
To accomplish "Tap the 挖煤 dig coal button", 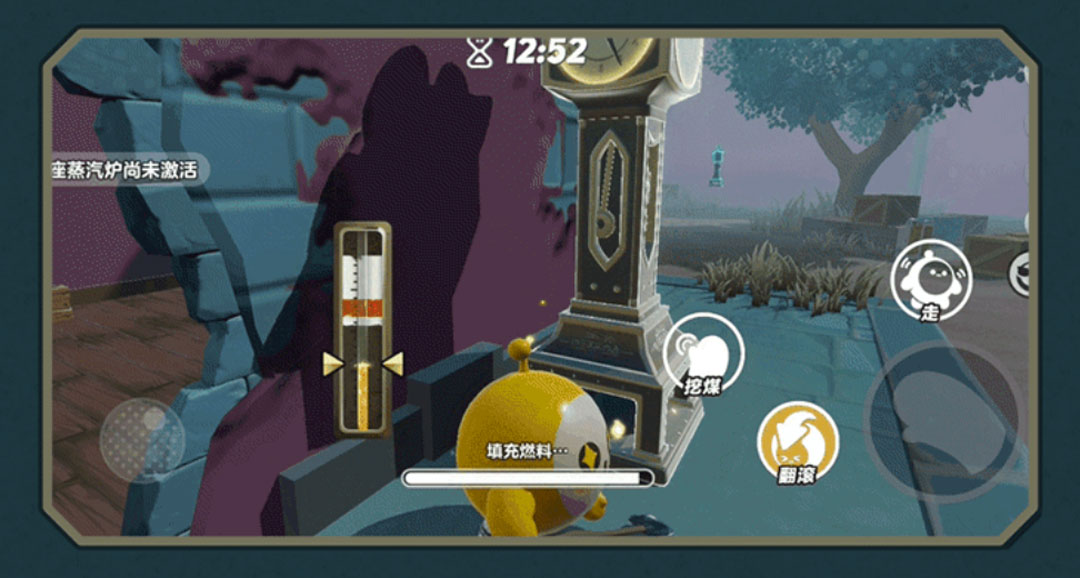I will pos(704,353).
